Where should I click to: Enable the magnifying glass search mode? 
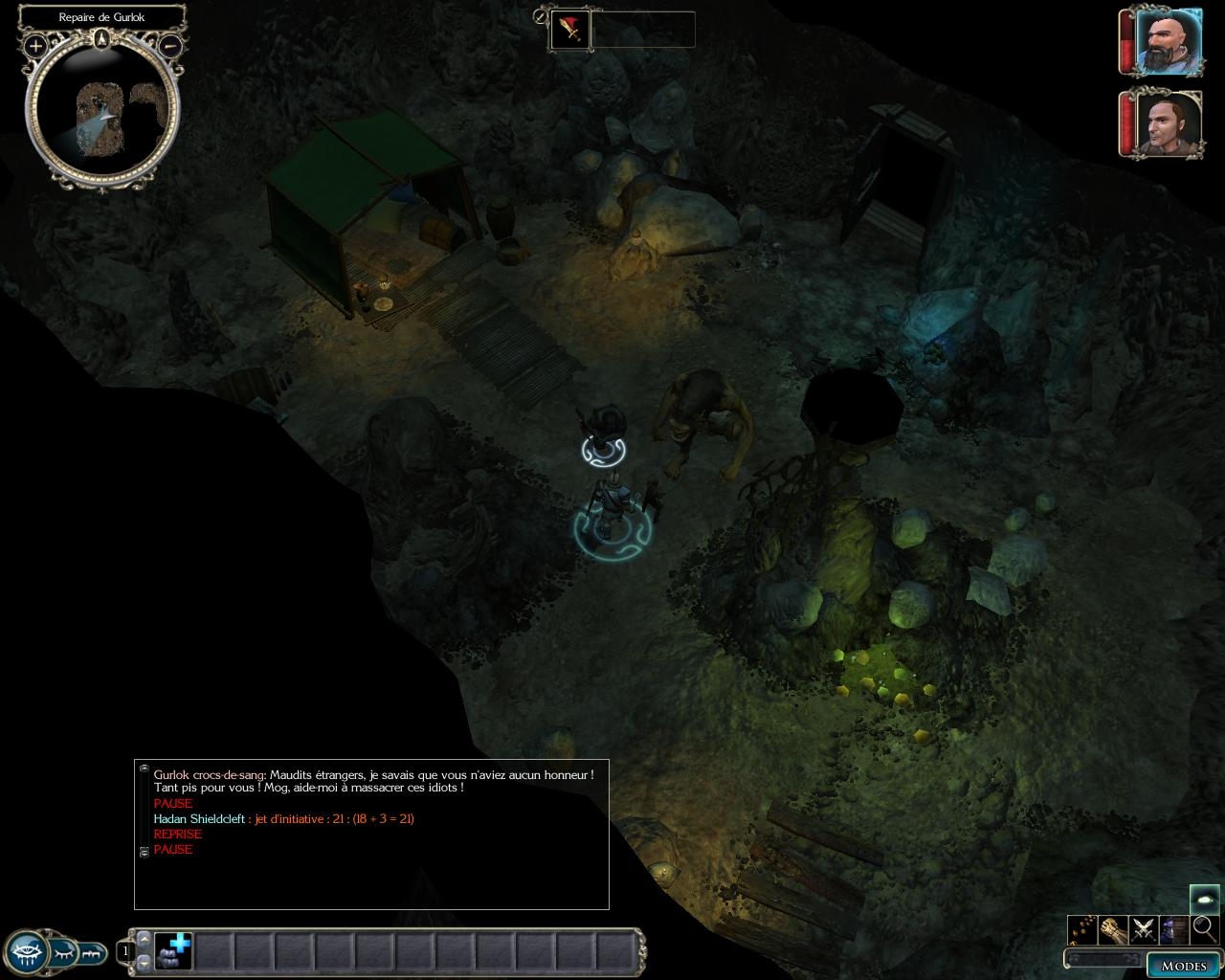1204,928
